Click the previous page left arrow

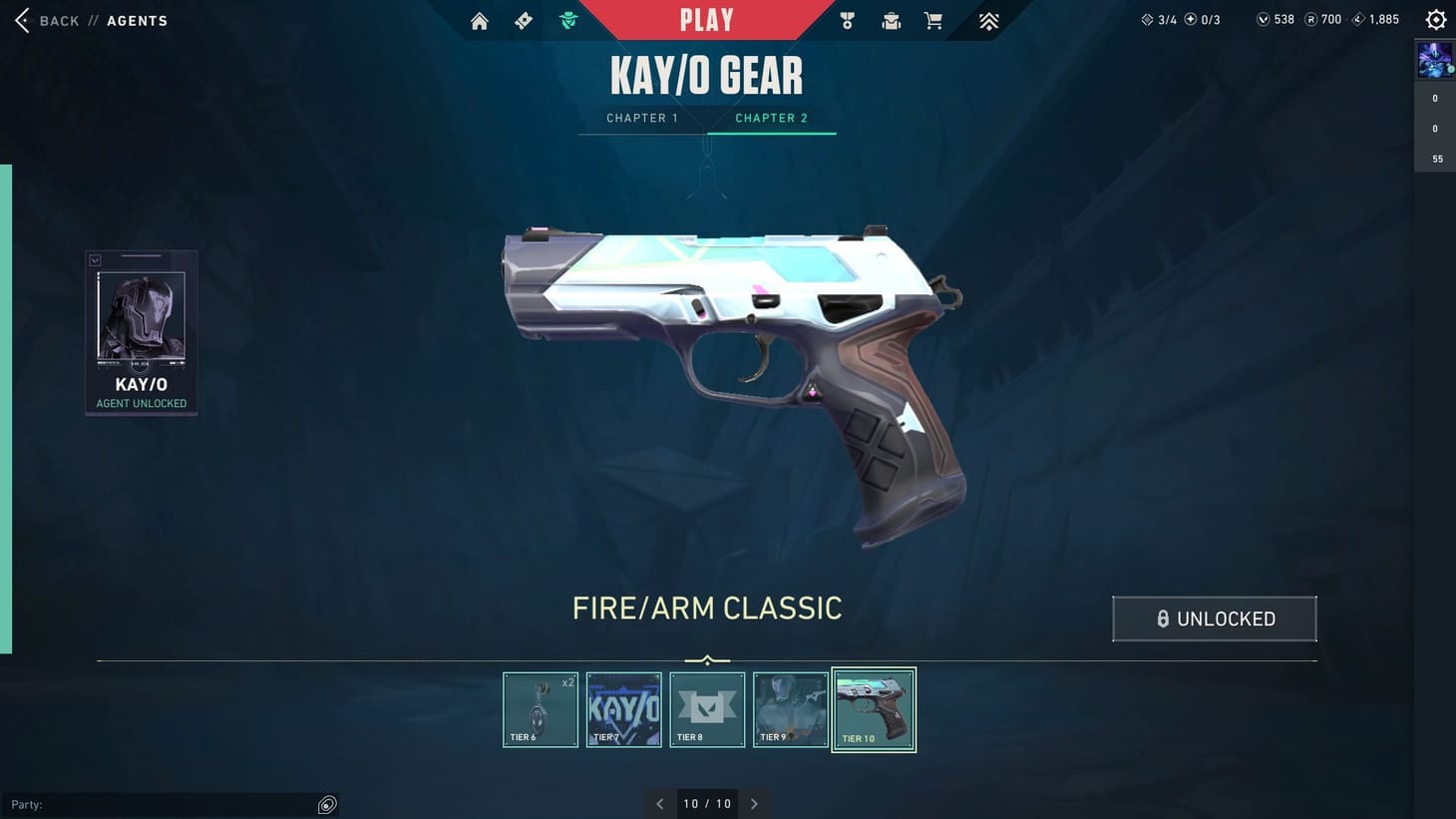point(659,803)
